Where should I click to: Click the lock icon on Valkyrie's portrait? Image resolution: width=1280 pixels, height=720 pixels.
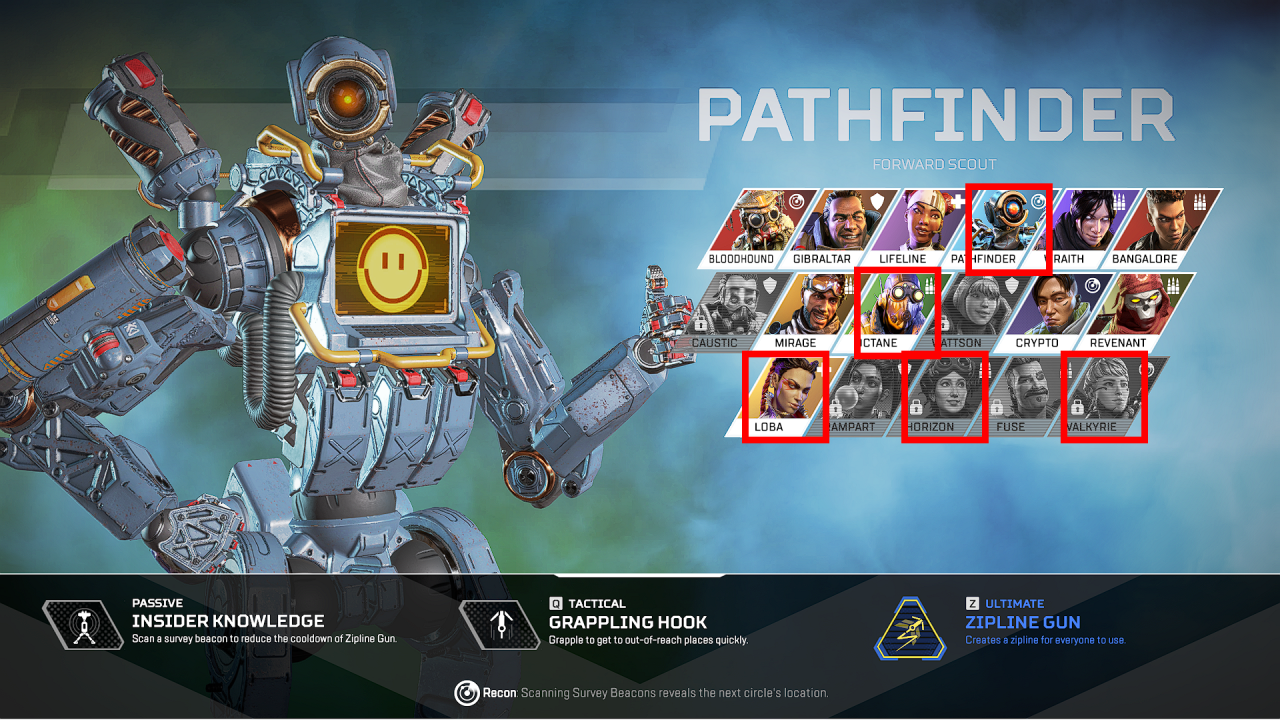(1076, 406)
